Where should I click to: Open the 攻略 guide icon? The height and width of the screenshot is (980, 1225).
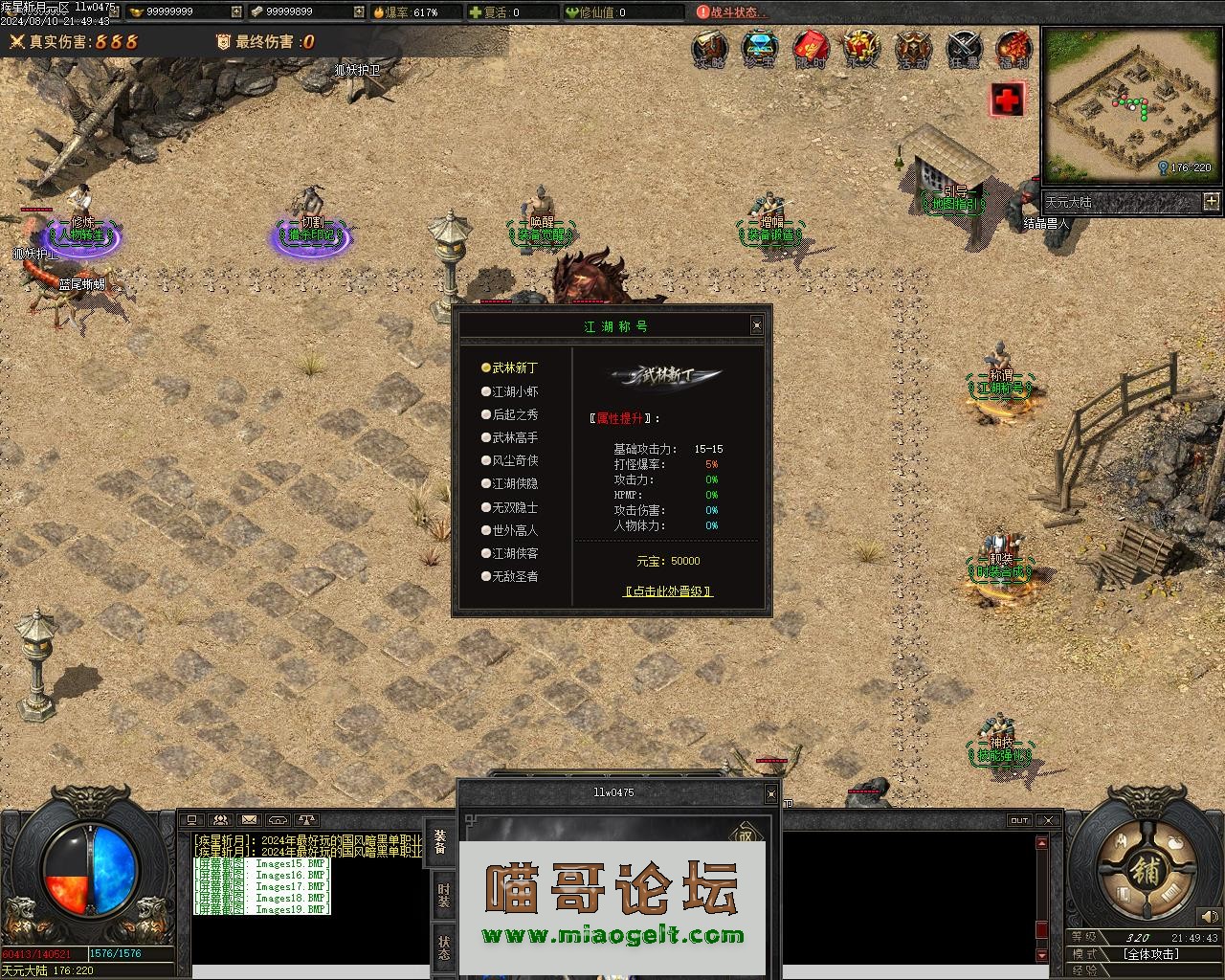click(709, 48)
